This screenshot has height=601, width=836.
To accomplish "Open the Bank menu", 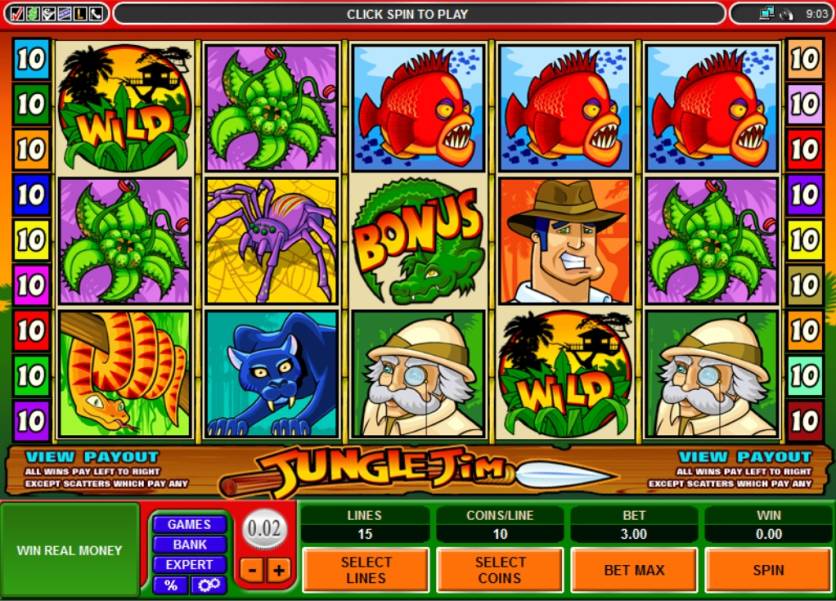I will click(188, 545).
